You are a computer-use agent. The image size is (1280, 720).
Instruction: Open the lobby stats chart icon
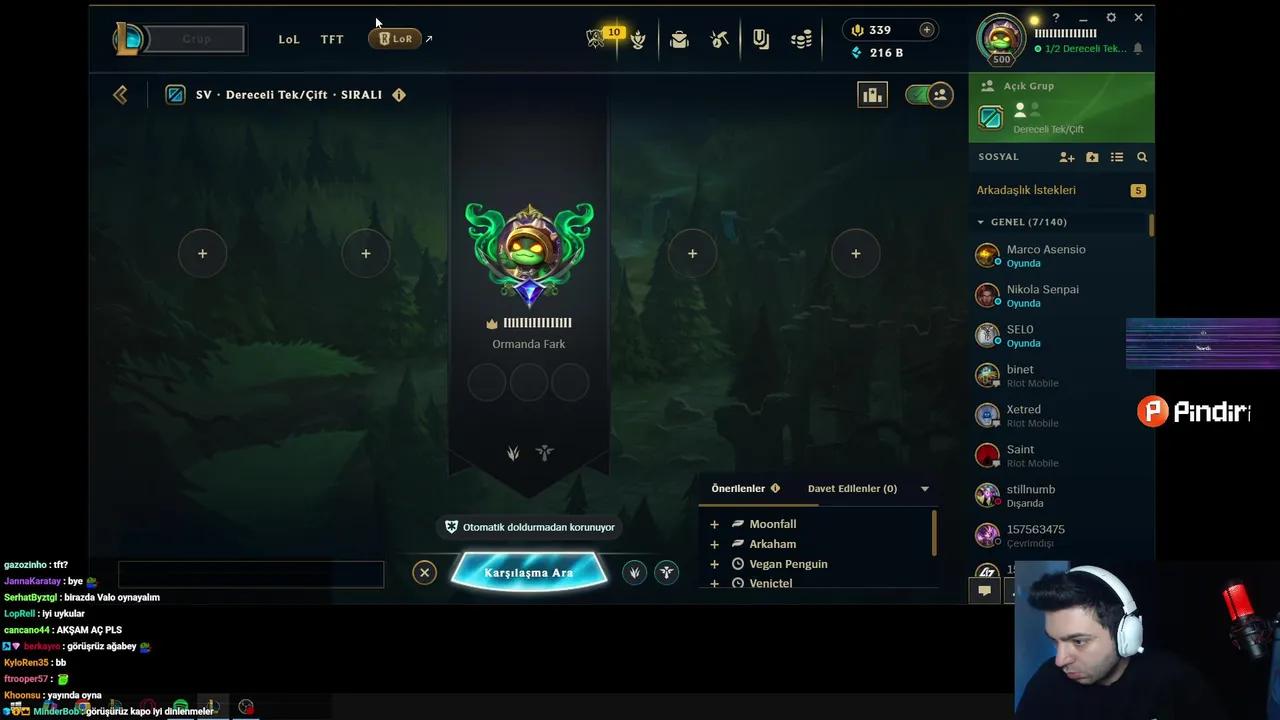872,94
